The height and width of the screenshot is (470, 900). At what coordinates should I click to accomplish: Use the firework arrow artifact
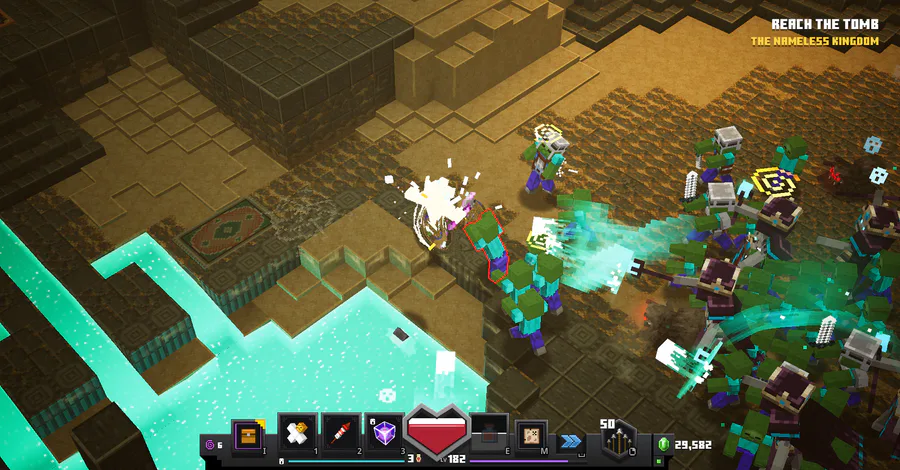[340, 432]
